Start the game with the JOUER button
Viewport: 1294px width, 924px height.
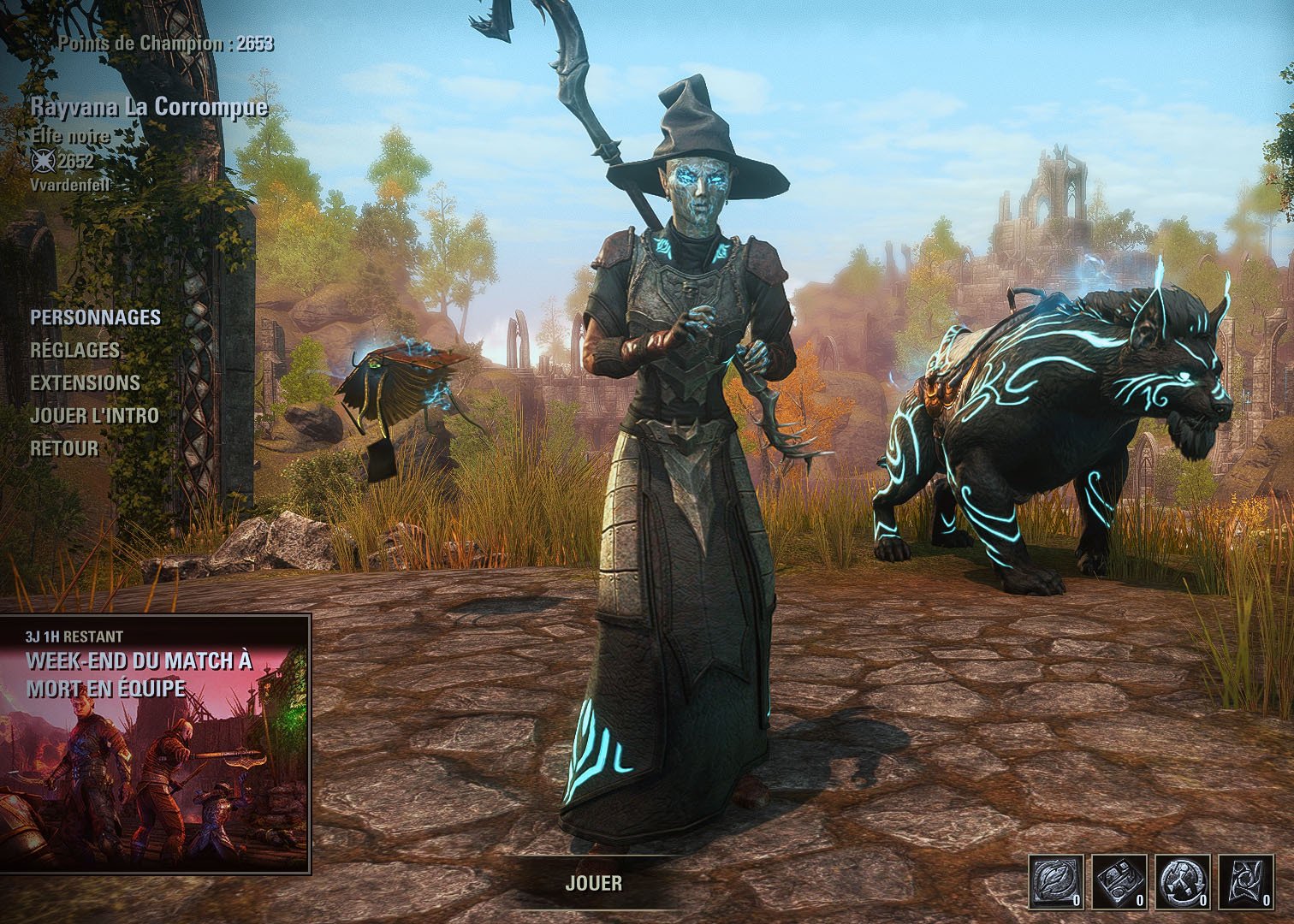[593, 883]
